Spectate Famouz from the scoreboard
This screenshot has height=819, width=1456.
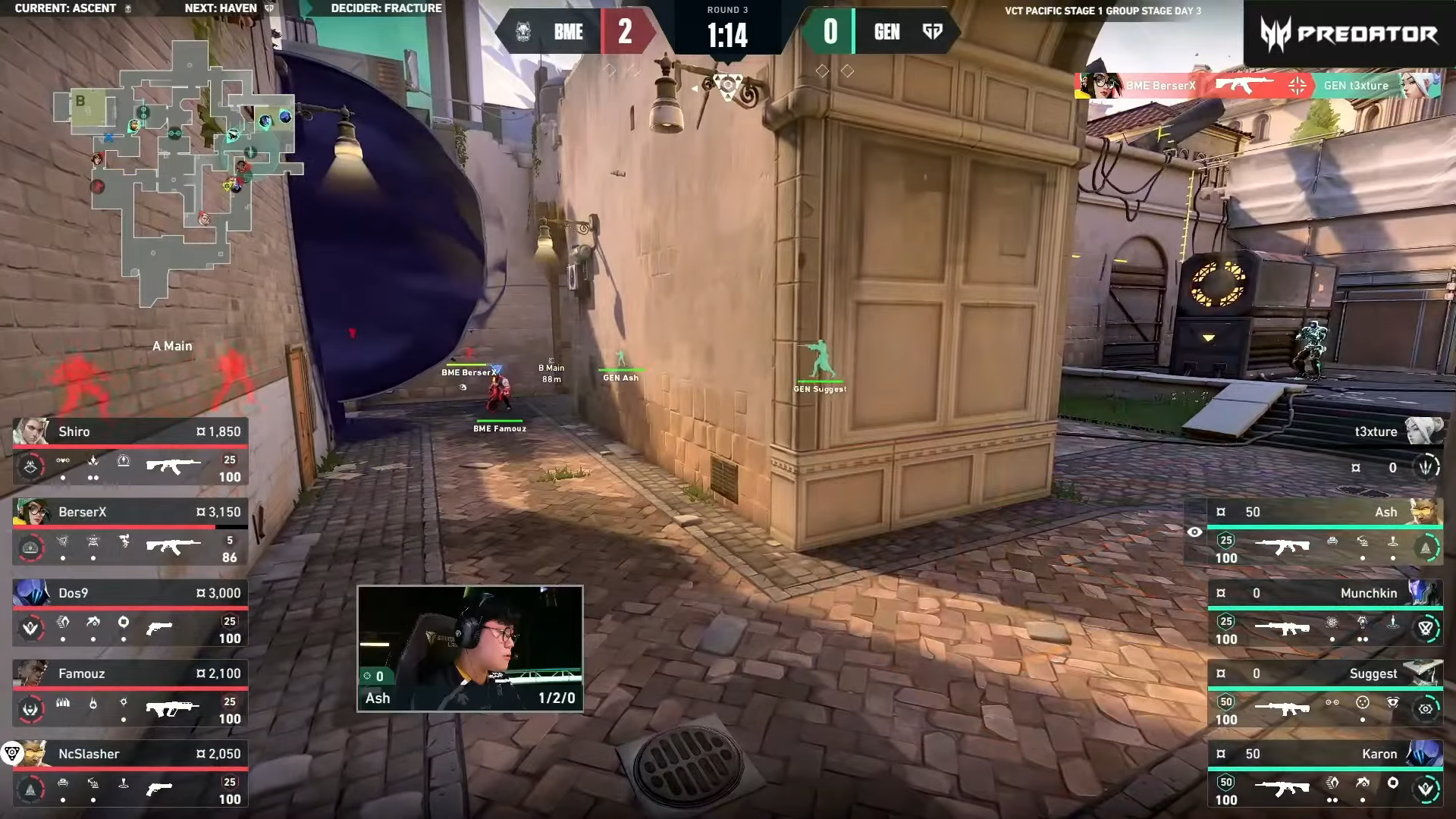click(130, 694)
